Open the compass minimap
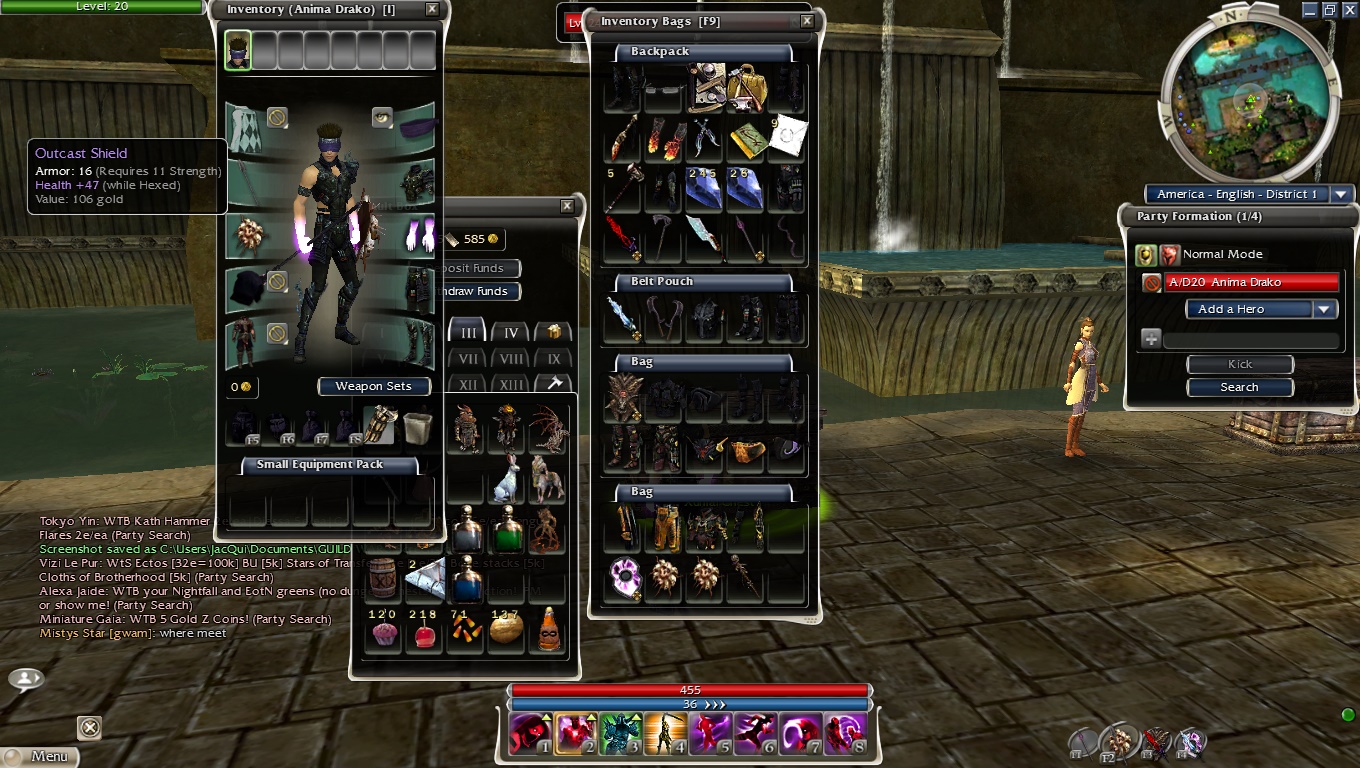The height and width of the screenshot is (768, 1360). pyautogui.click(x=1246, y=100)
